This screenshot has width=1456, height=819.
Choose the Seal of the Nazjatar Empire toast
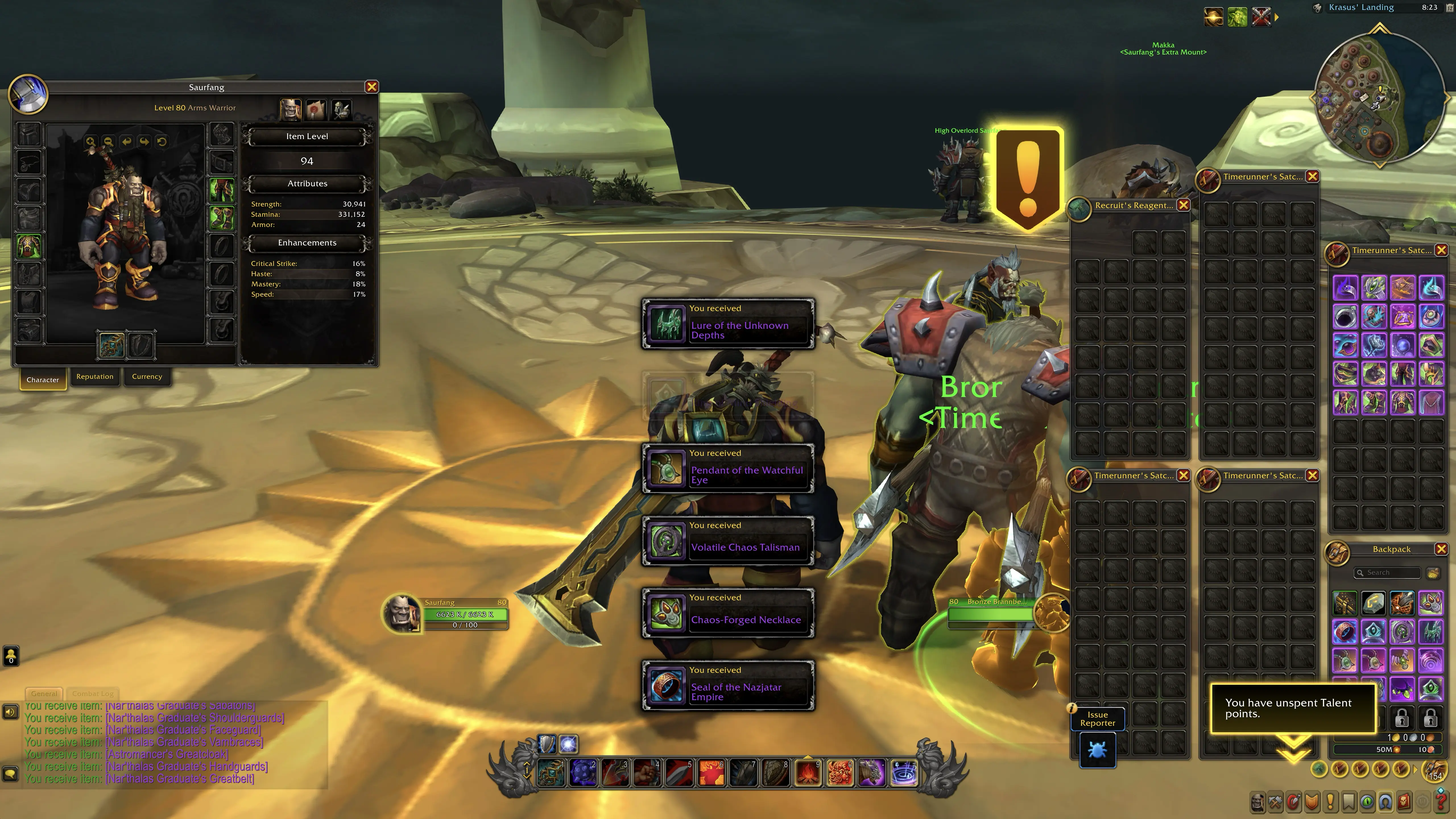click(x=728, y=686)
